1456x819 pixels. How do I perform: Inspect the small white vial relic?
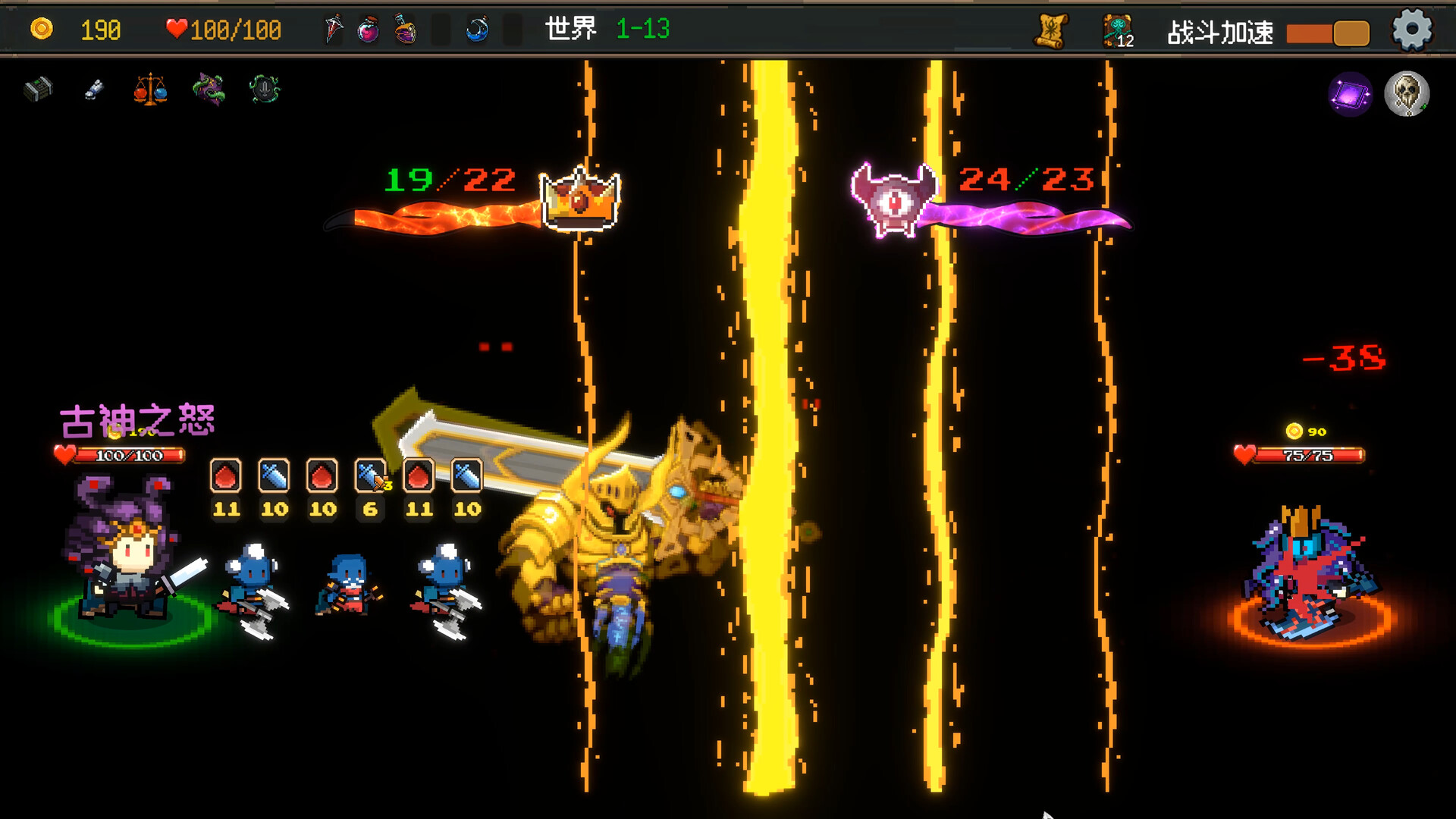point(94,90)
